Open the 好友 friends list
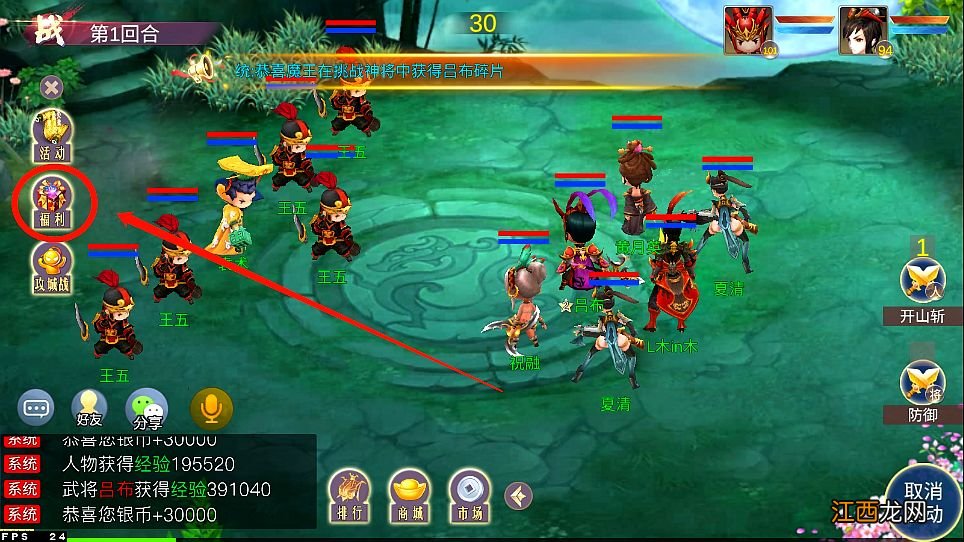 [89, 409]
